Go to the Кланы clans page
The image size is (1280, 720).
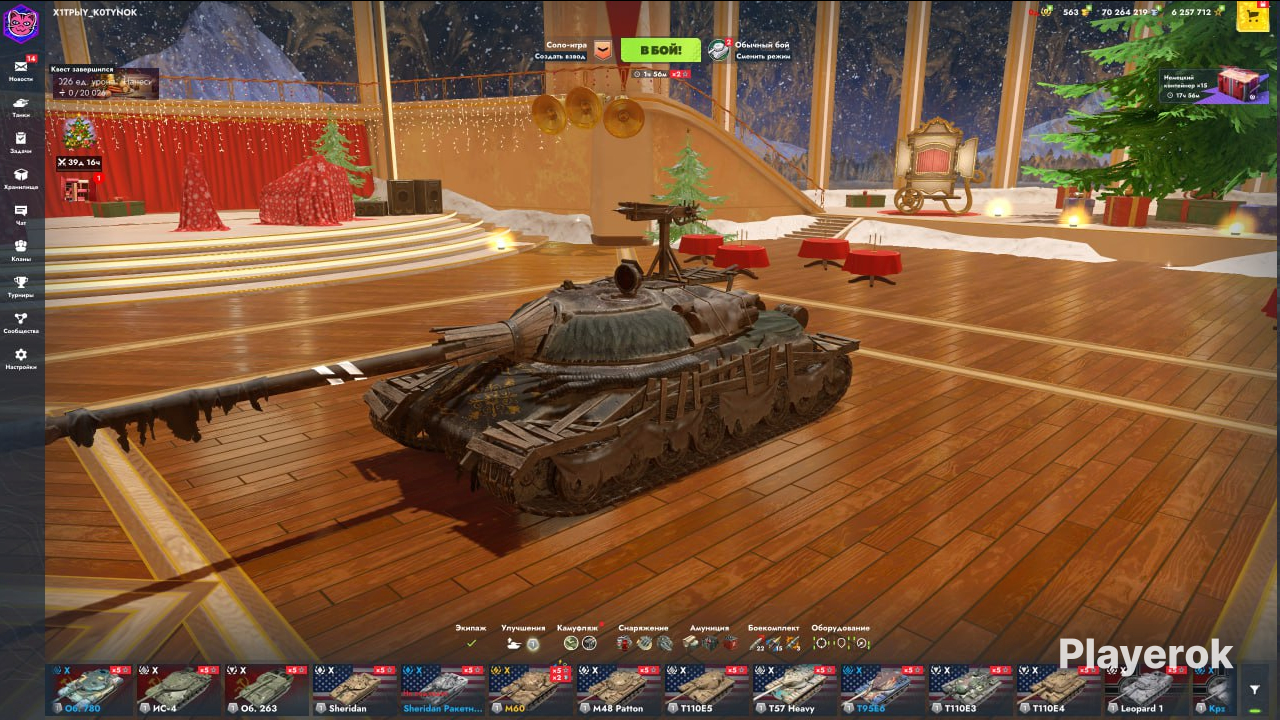coord(21,251)
